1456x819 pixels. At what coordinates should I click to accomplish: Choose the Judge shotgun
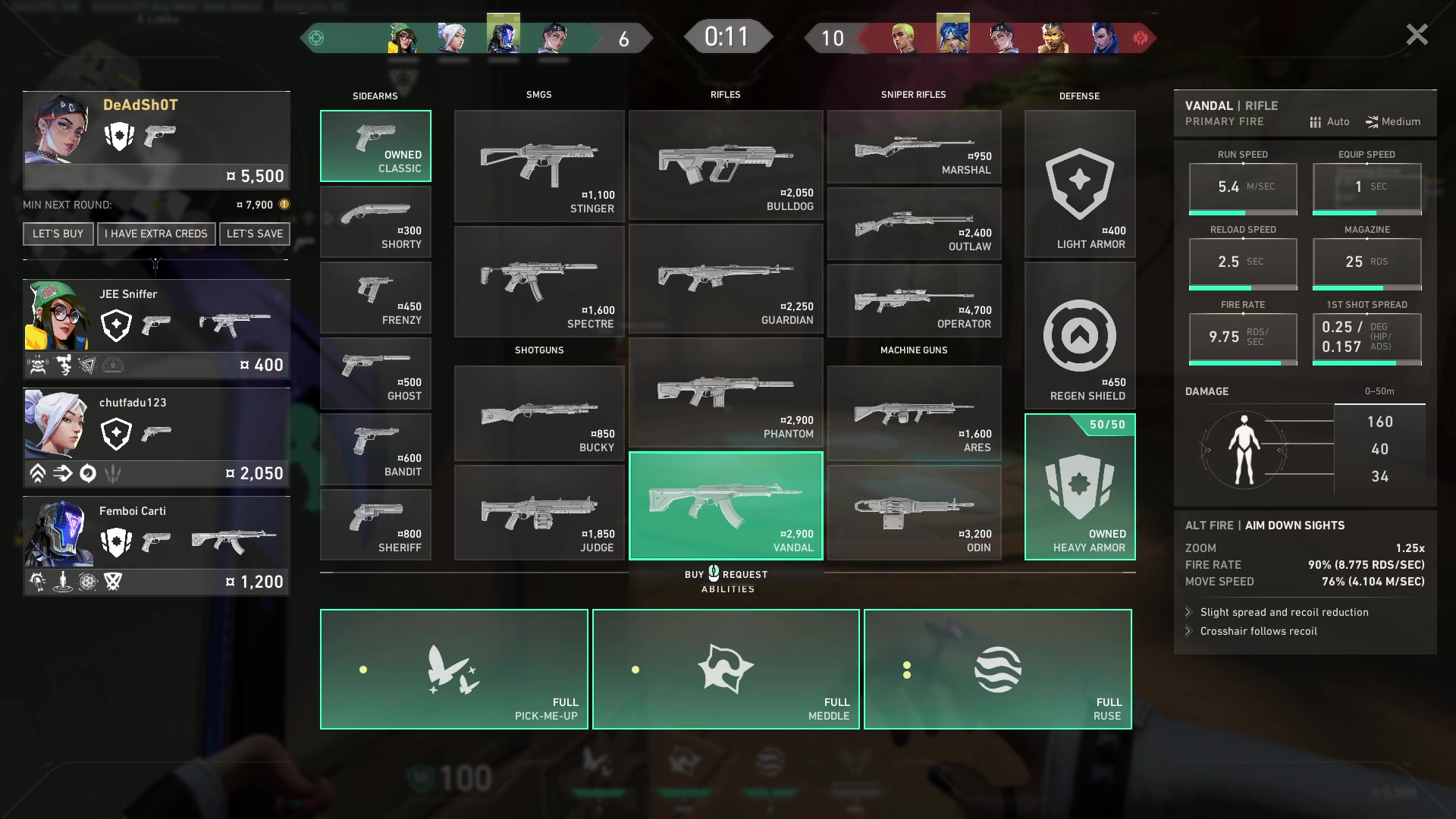(x=539, y=513)
